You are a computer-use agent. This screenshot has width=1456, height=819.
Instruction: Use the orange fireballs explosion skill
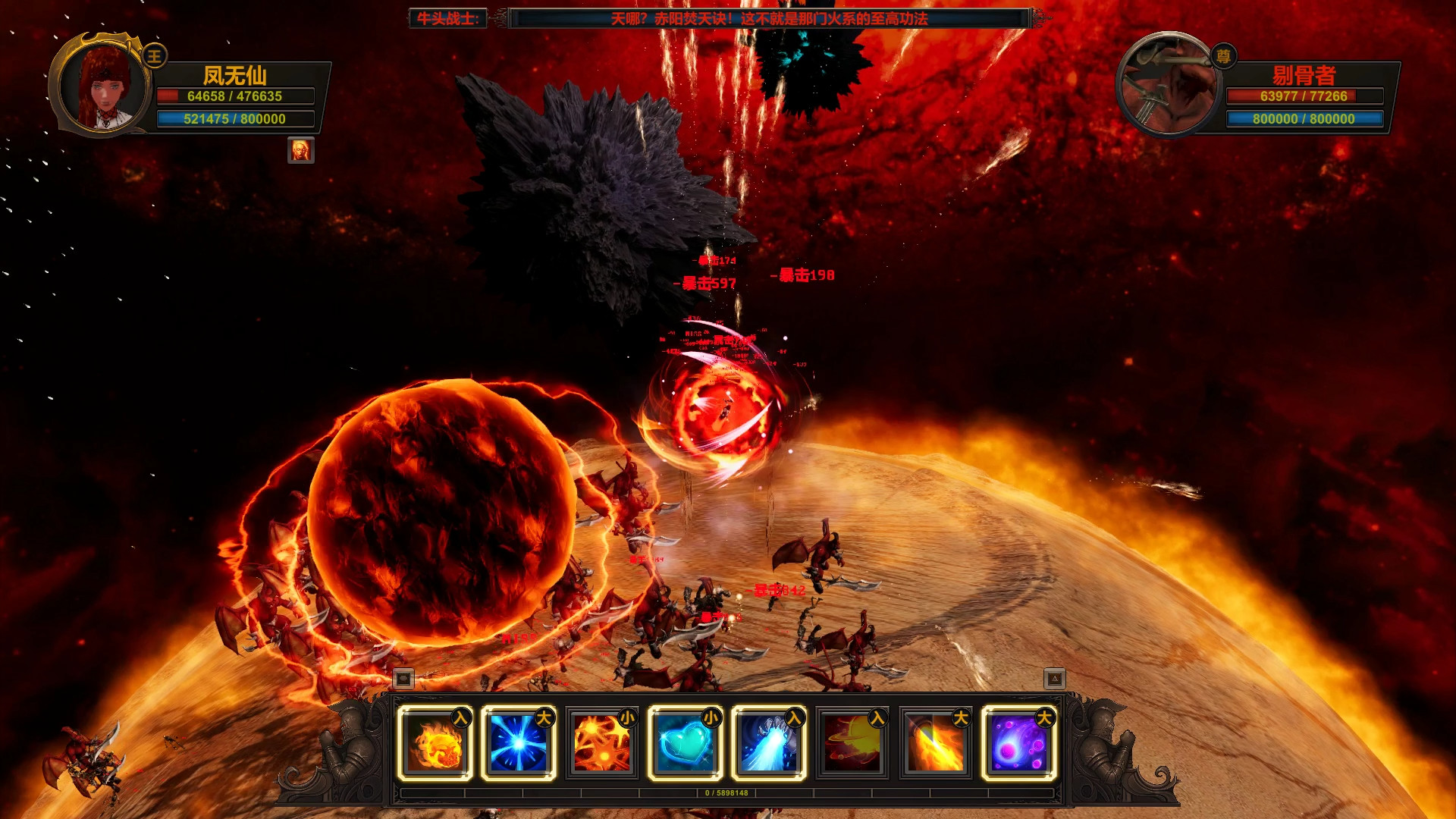[602, 743]
